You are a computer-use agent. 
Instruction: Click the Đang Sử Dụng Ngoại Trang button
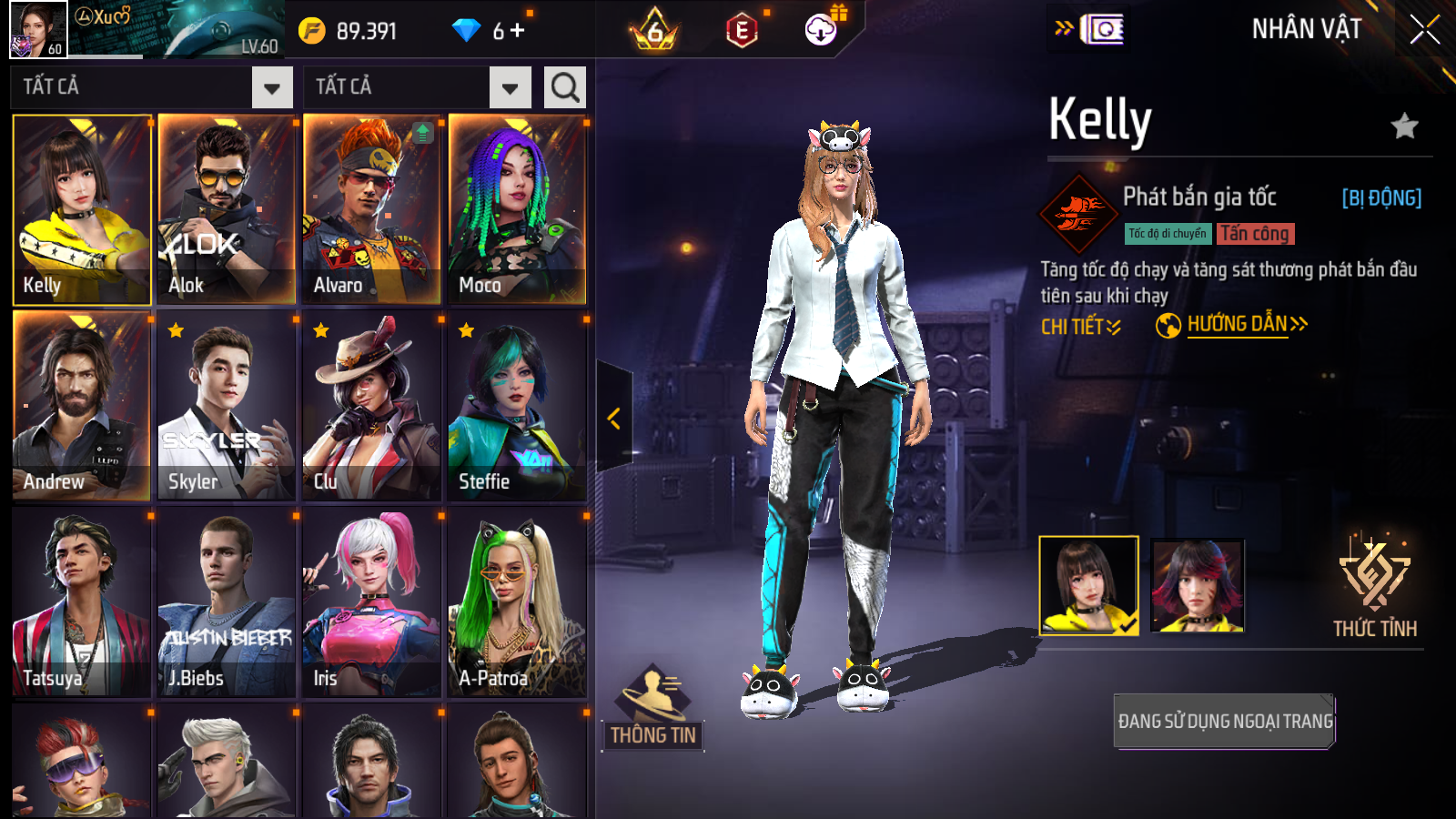(1224, 721)
